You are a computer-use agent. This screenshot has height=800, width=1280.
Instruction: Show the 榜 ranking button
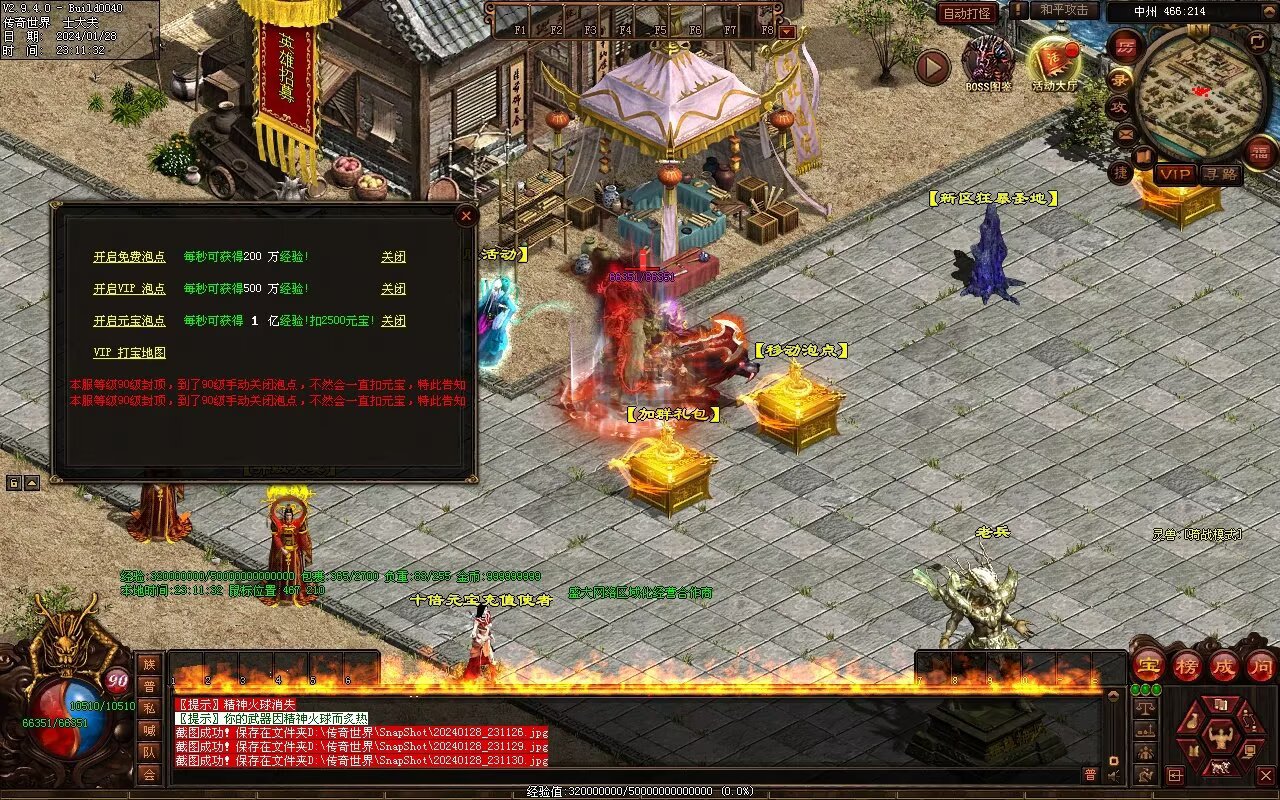point(1186,665)
